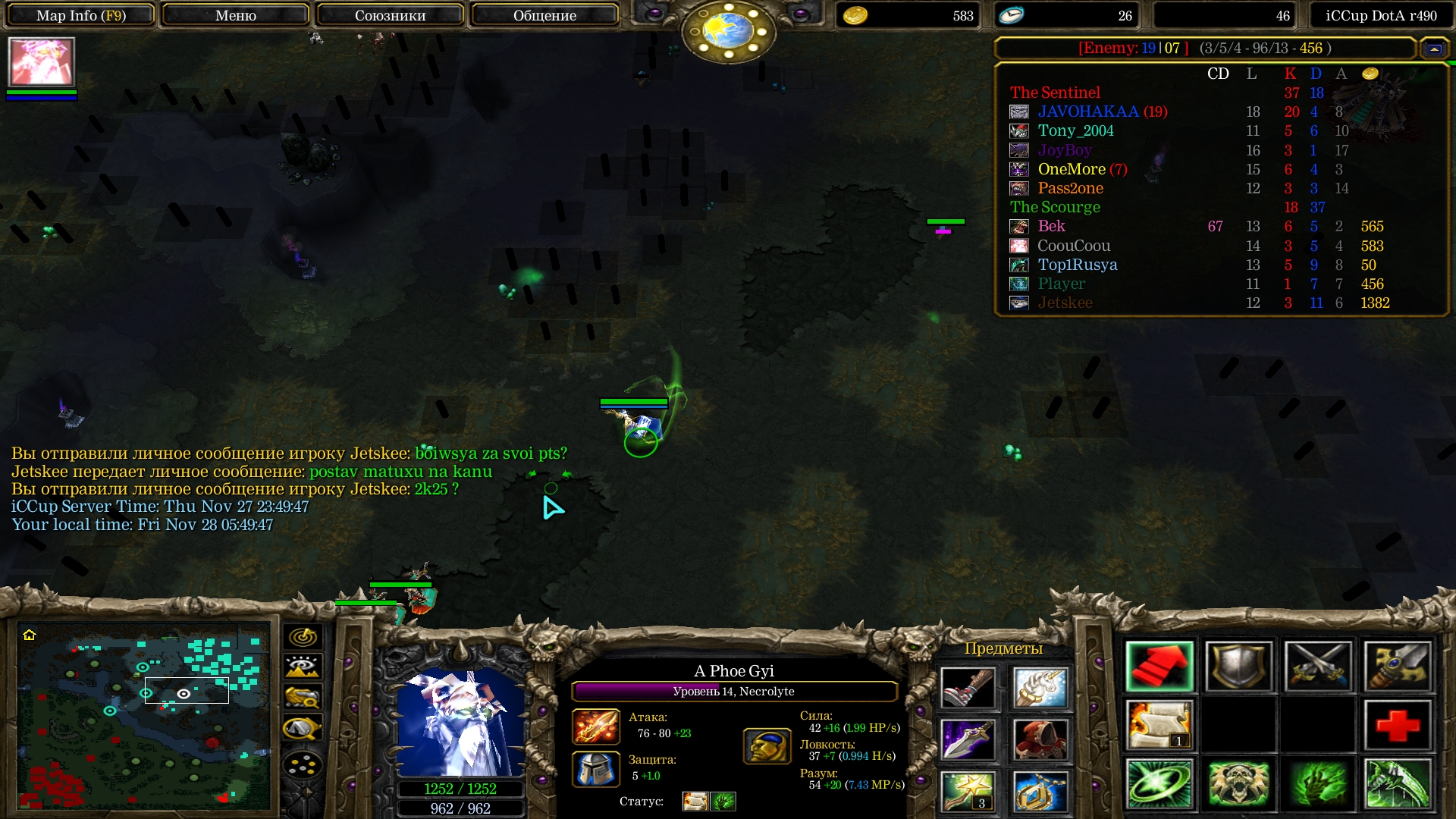Use the purple dagger inventory item
Image resolution: width=1456 pixels, height=819 pixels.
[968, 739]
